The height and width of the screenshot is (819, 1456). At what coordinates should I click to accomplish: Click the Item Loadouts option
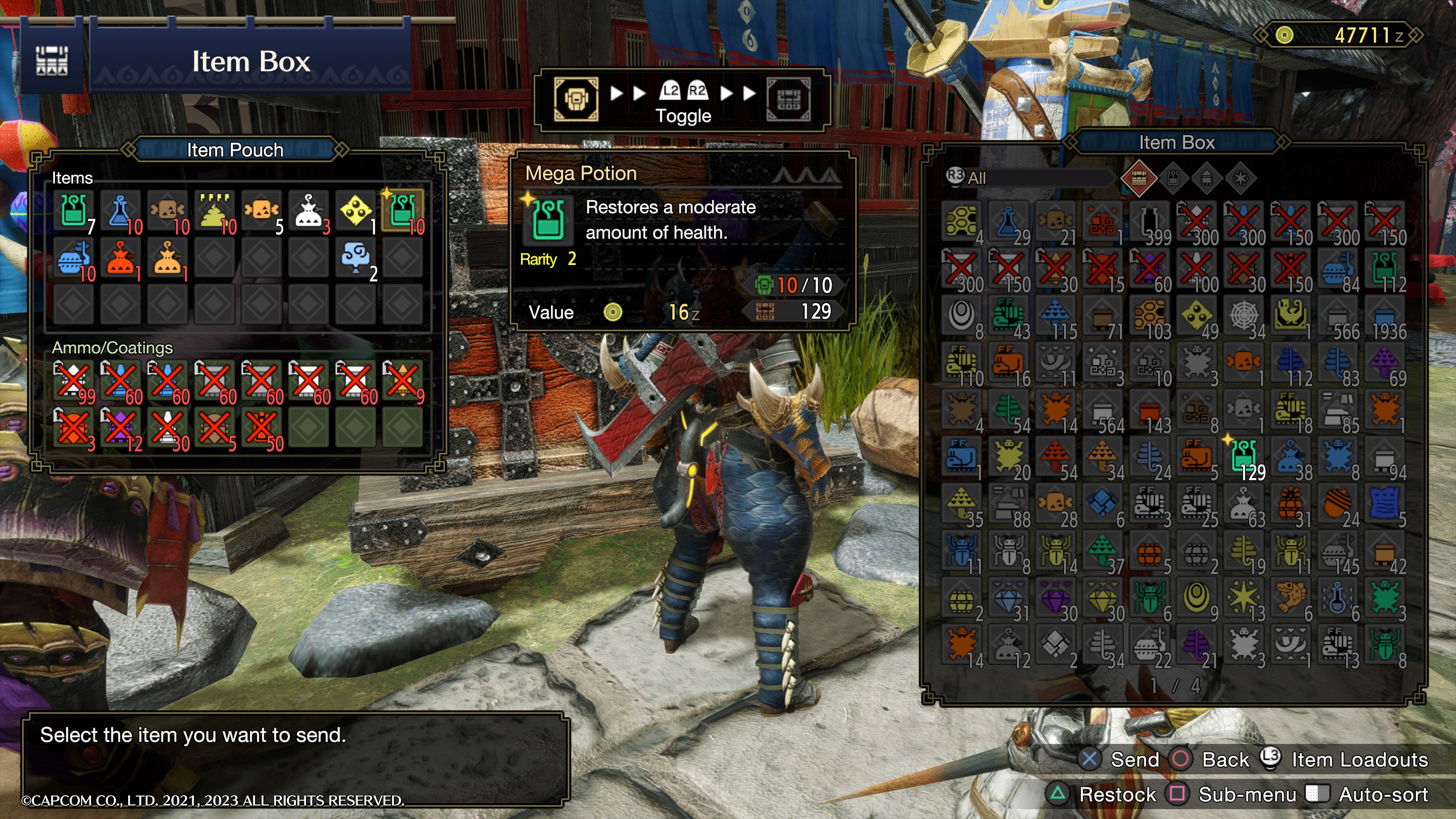tap(1359, 759)
